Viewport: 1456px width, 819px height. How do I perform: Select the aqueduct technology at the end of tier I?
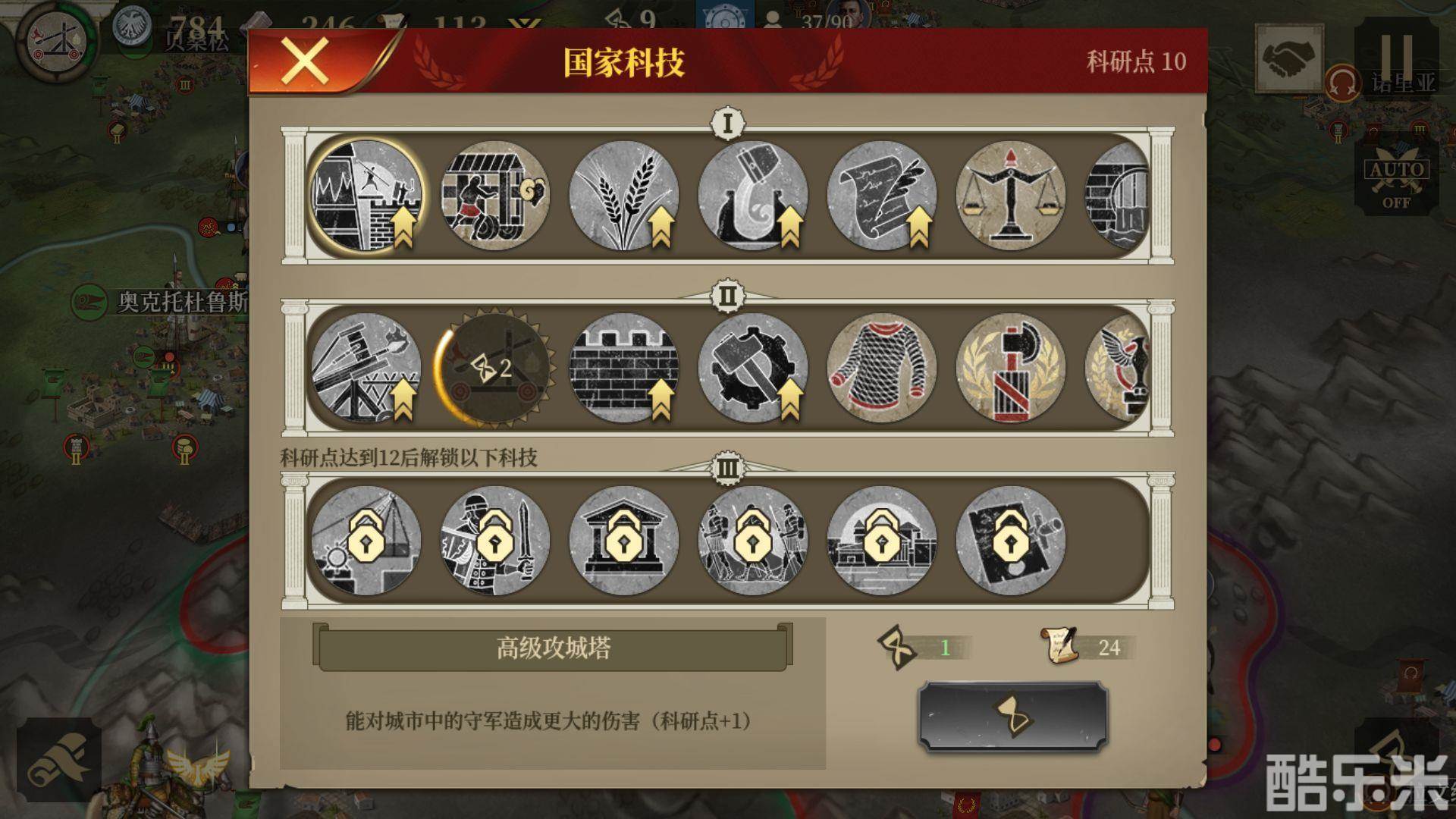(1119, 196)
